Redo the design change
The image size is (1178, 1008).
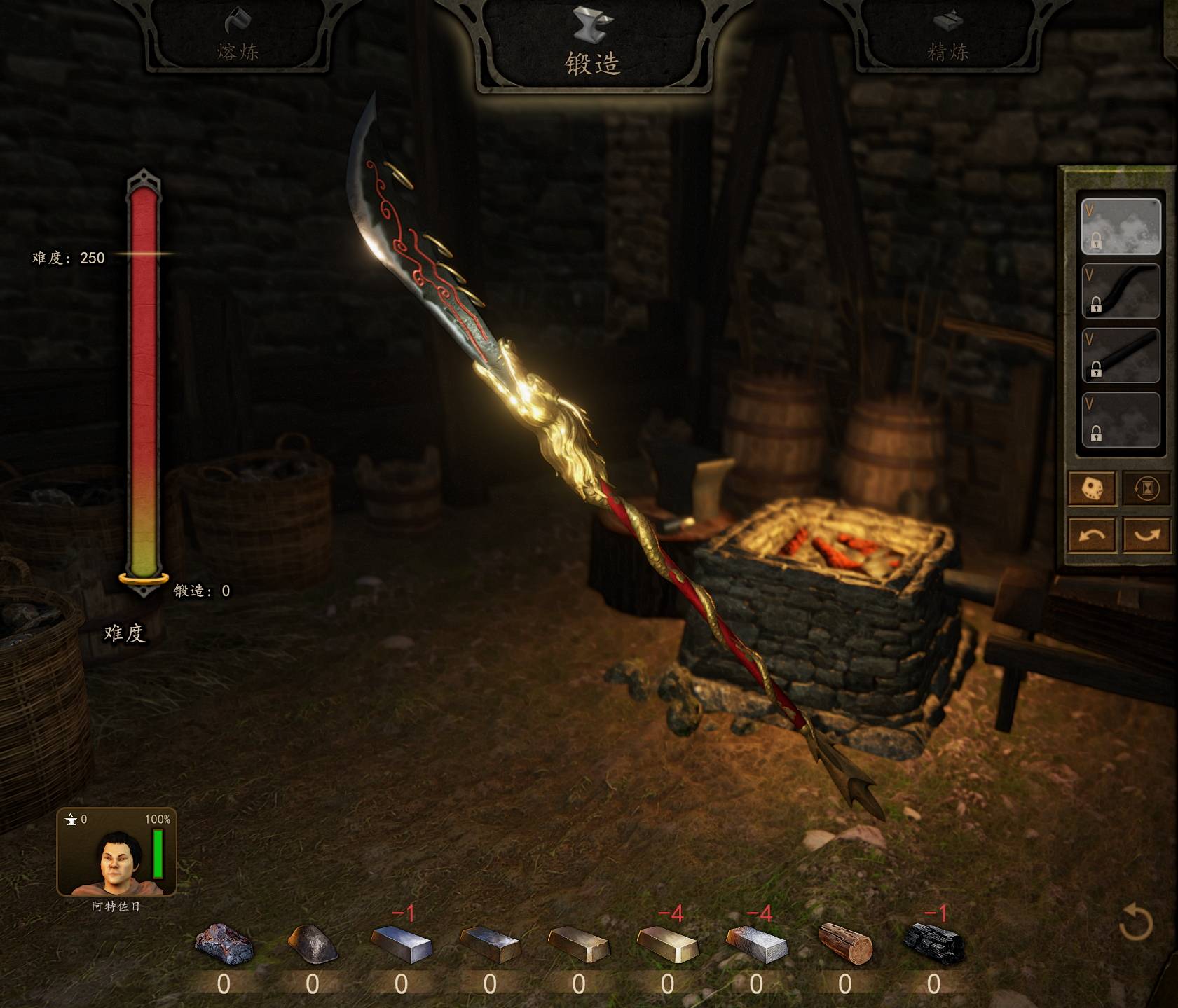[1146, 536]
